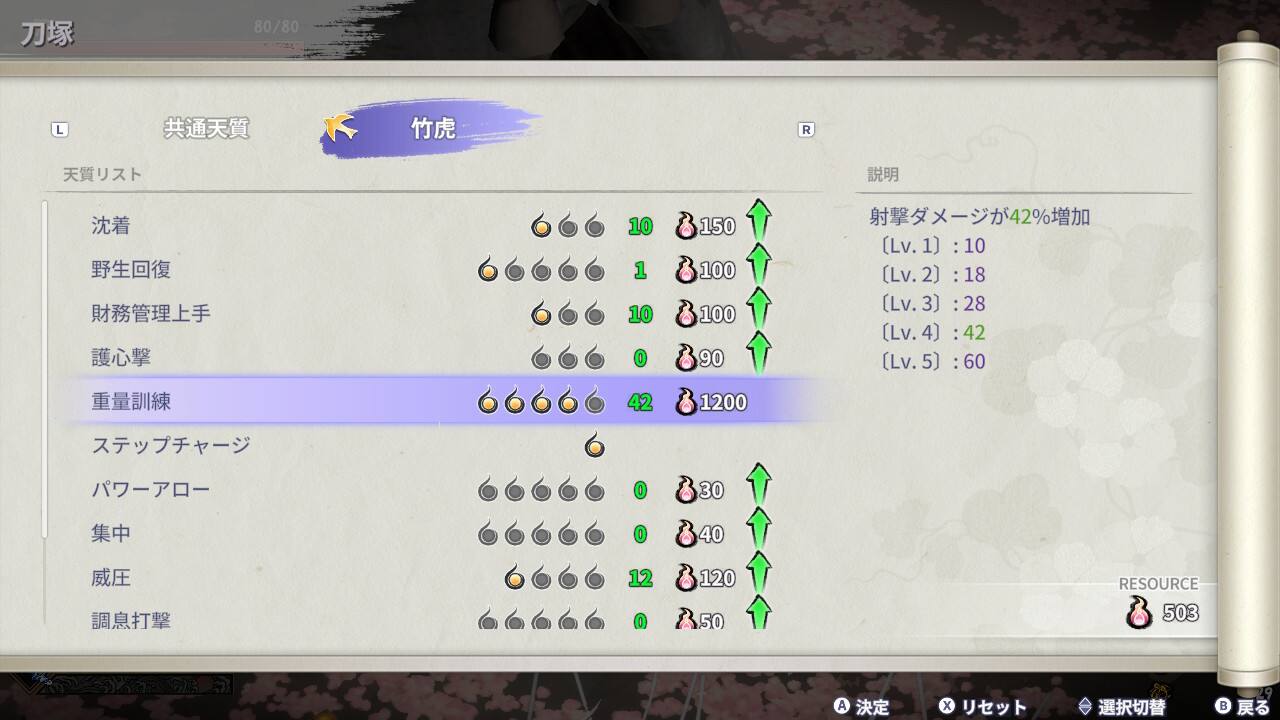
Task: Click the 決定 confirm button
Action: coord(862,707)
